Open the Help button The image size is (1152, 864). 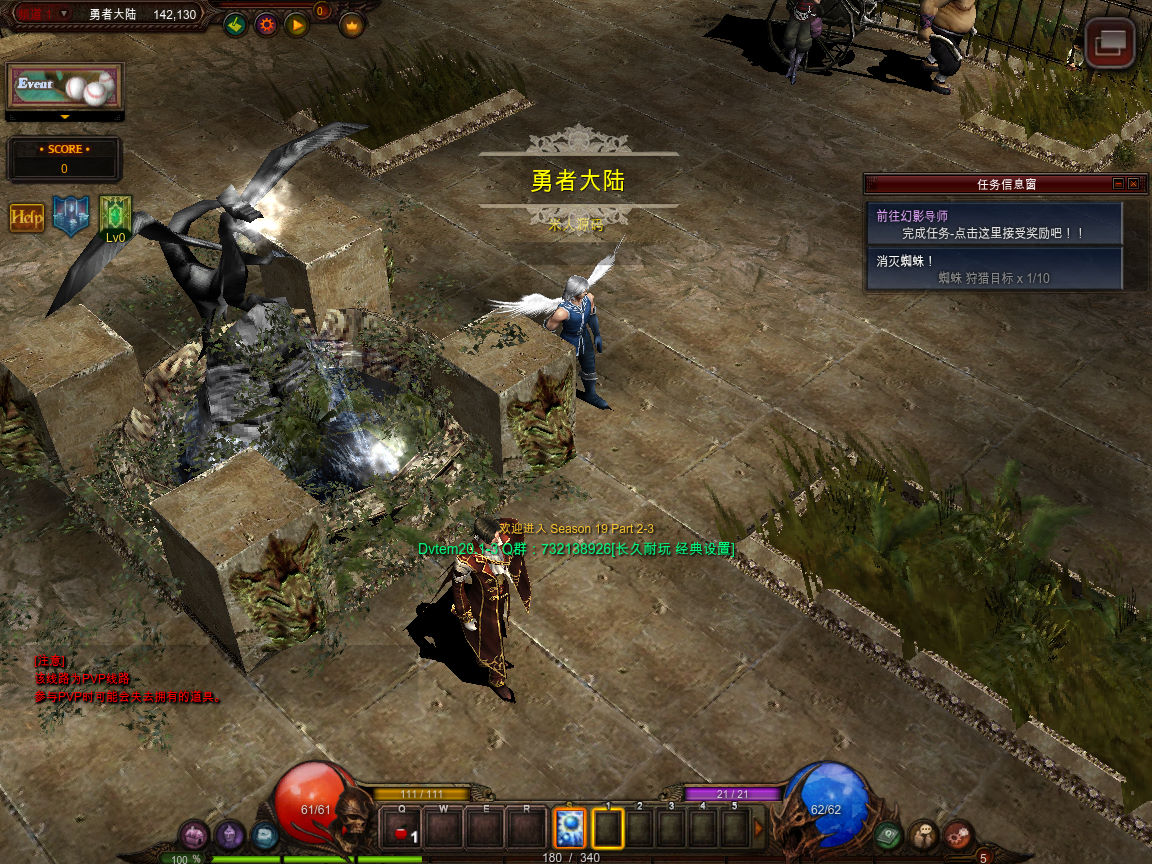coord(27,217)
